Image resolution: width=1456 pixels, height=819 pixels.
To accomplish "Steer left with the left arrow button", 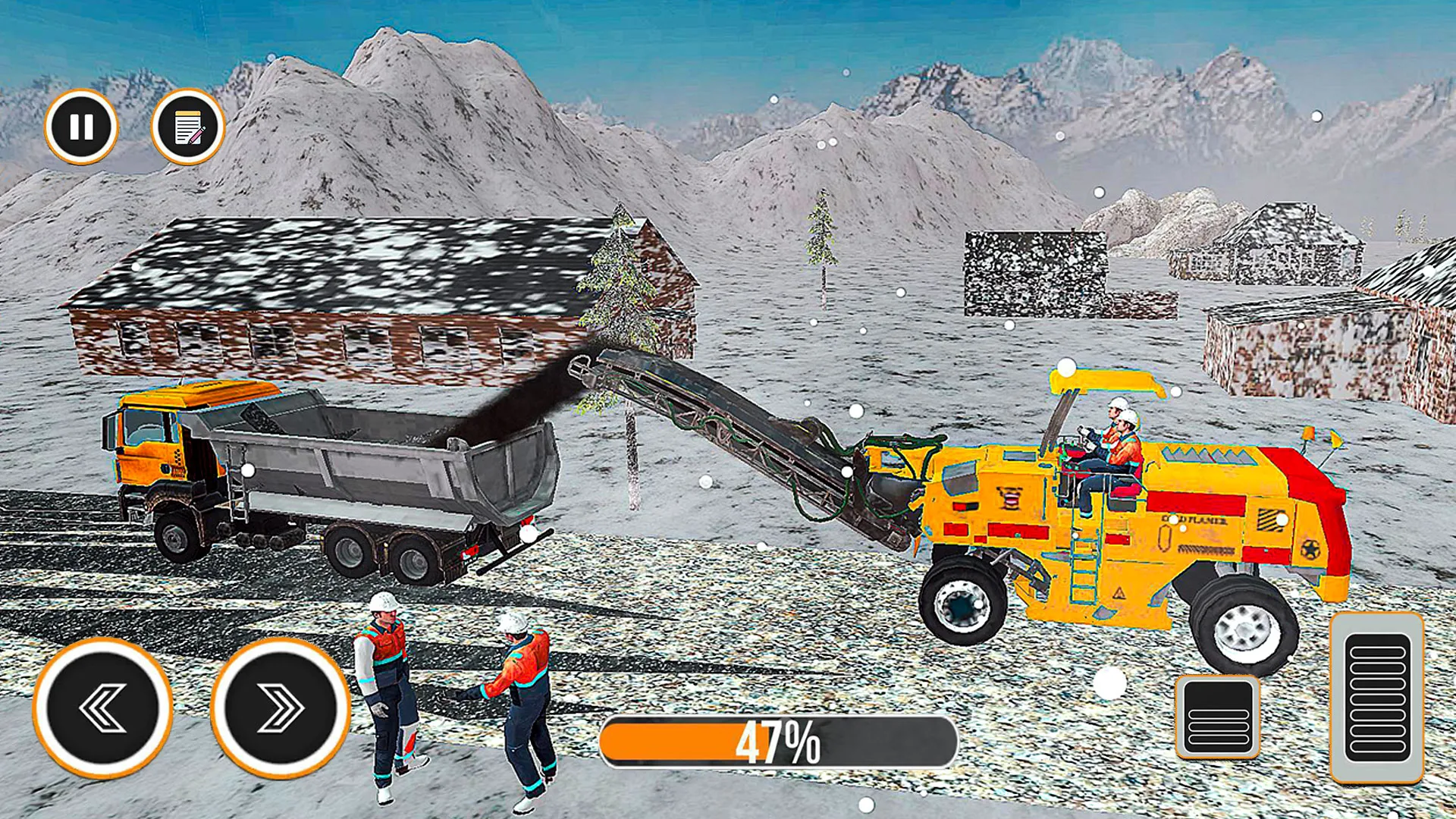I will (x=103, y=708).
